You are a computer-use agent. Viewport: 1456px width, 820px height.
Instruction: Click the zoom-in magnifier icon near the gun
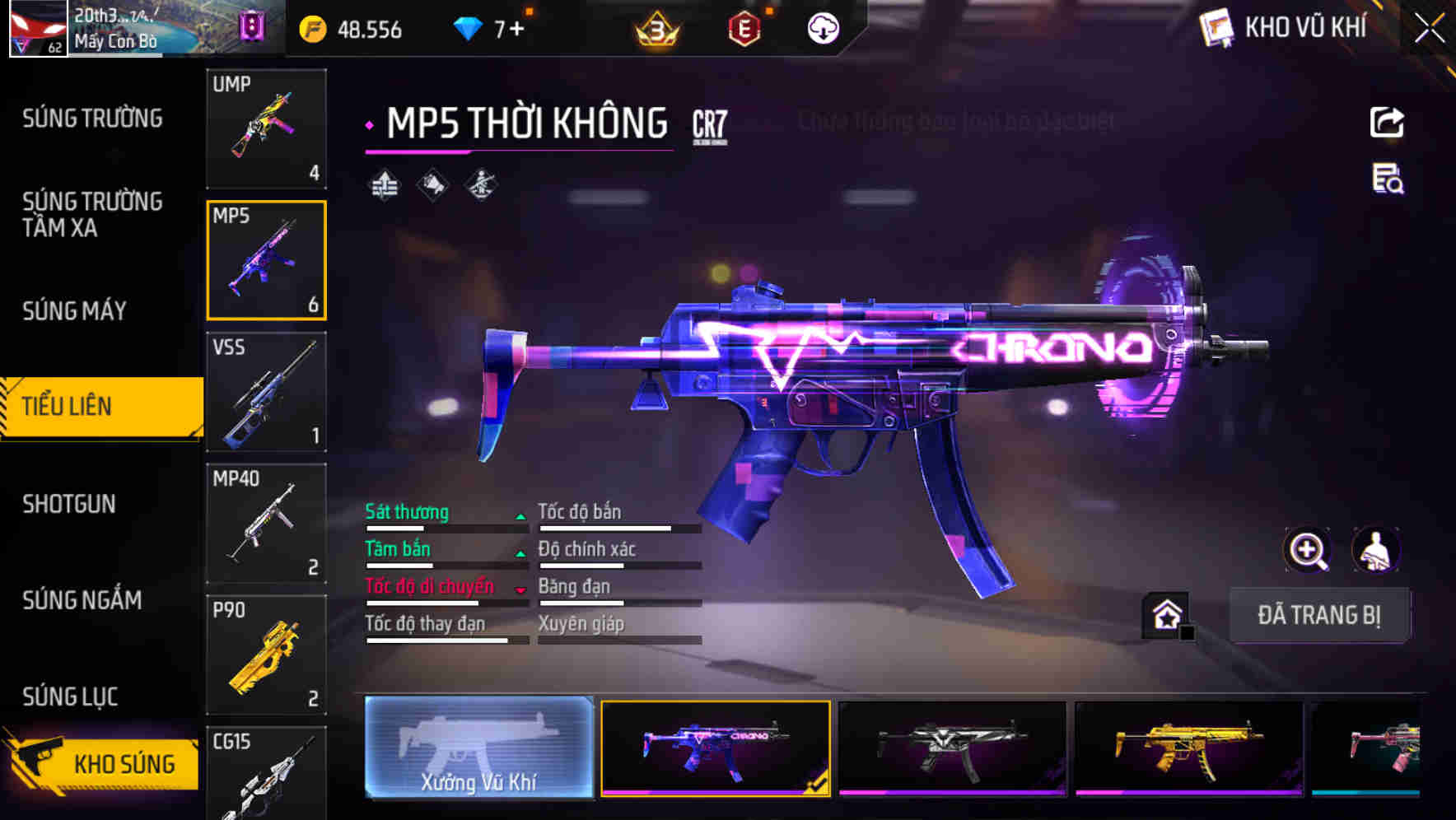pyautogui.click(x=1306, y=550)
